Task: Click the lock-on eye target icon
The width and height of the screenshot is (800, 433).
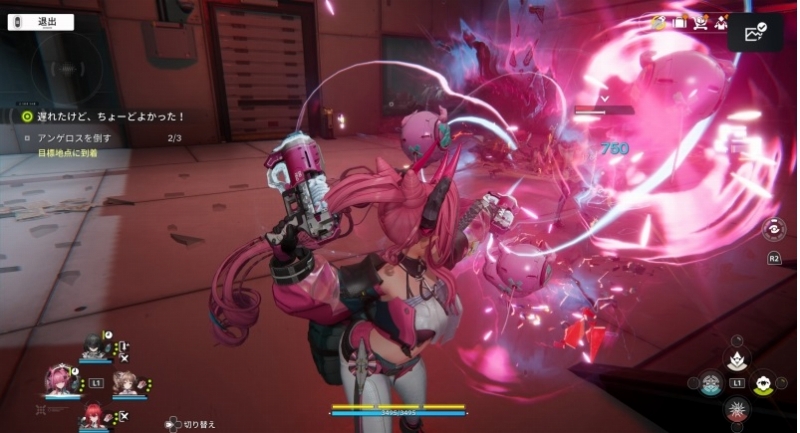Action: pos(773,228)
